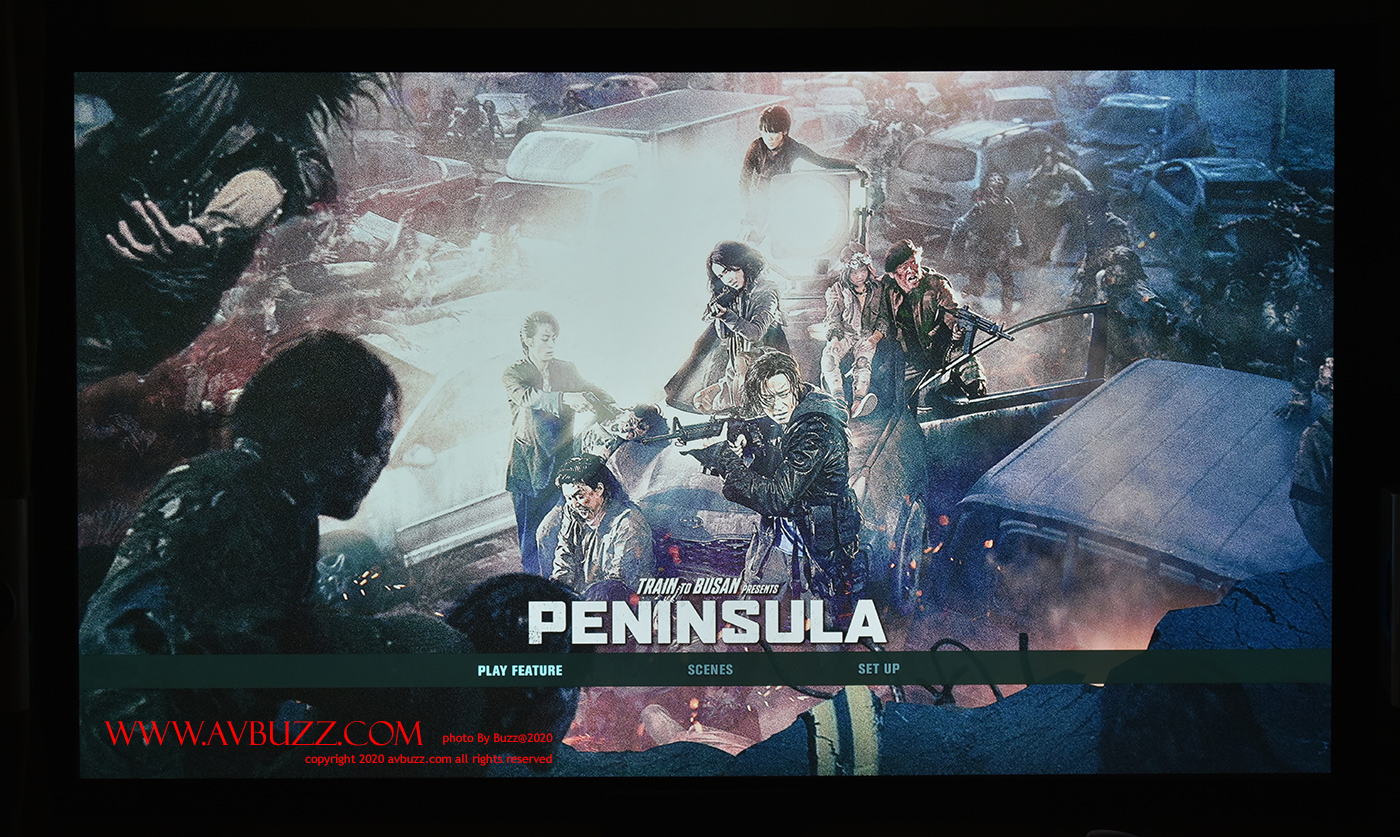Image resolution: width=1400 pixels, height=837 pixels.
Task: Click the TRAIN TO BUSAN PRESENTS banner
Action: coord(712,589)
